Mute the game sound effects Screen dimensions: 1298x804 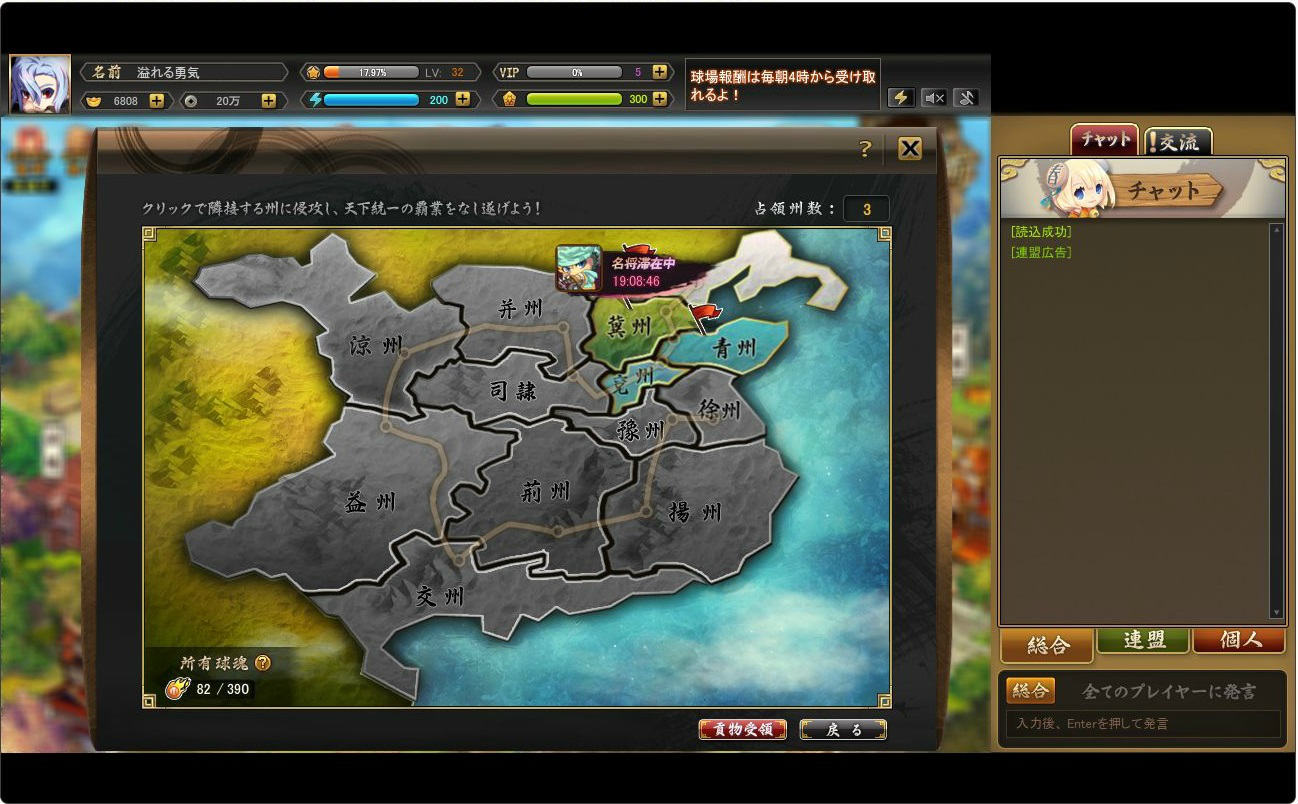pos(934,97)
